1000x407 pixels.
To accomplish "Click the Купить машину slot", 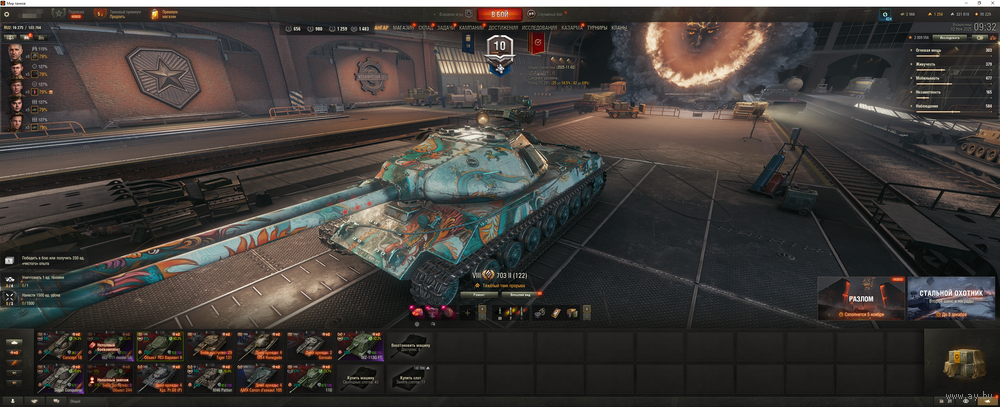I will point(361,378).
